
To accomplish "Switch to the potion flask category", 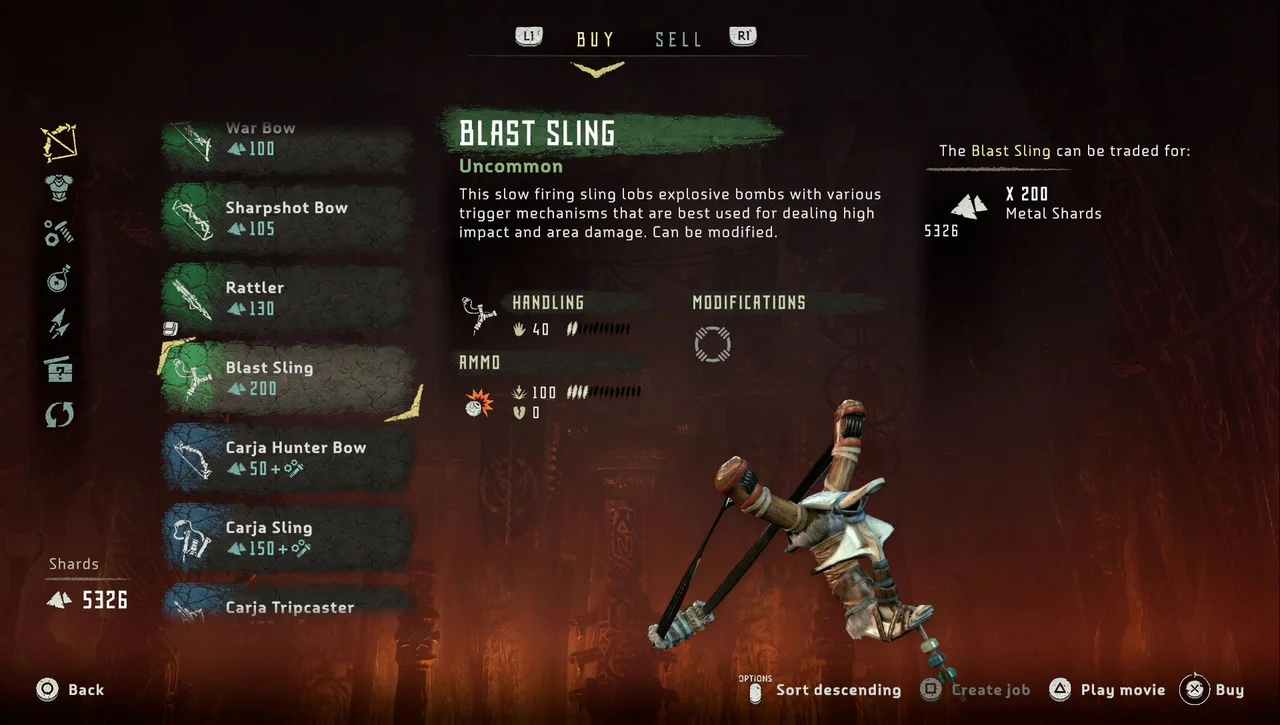I will [x=59, y=279].
